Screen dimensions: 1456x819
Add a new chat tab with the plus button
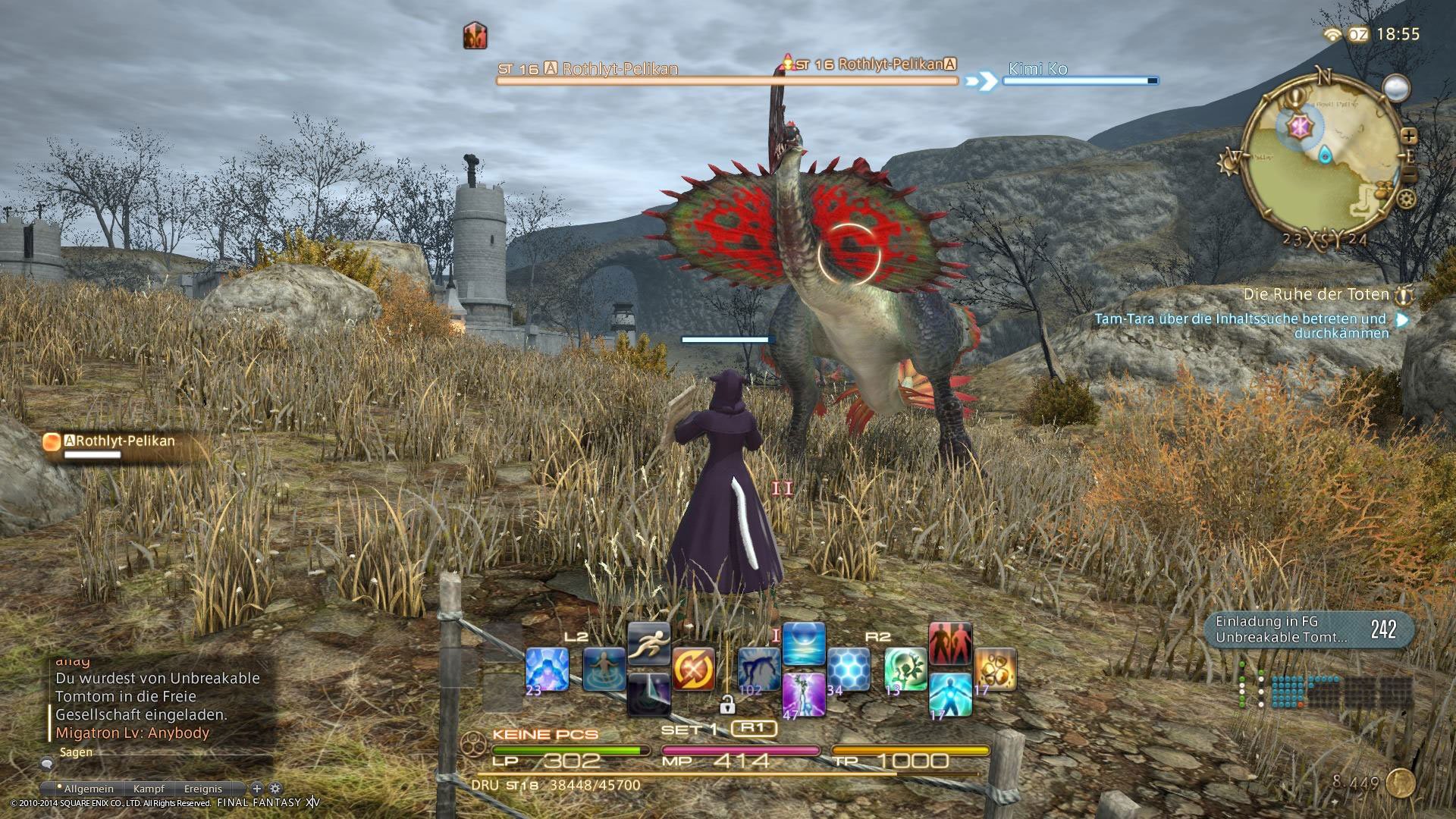(x=256, y=789)
